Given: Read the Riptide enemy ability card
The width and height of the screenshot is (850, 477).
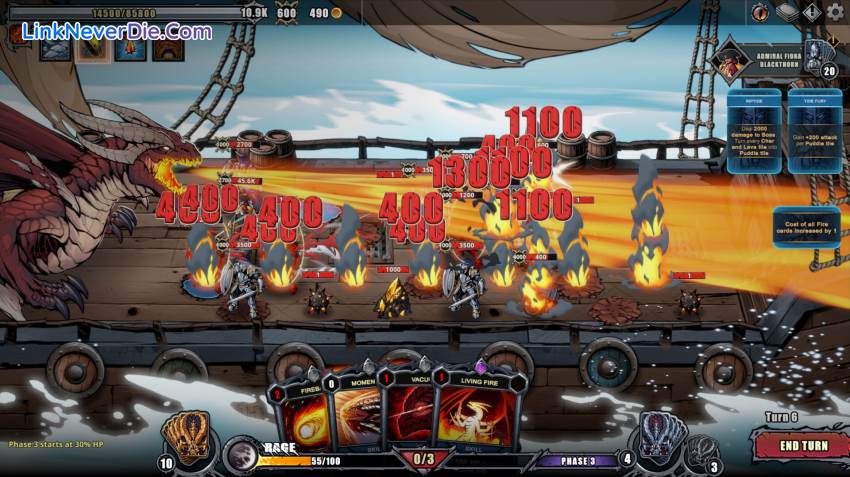Looking at the screenshot, I should (754, 131).
